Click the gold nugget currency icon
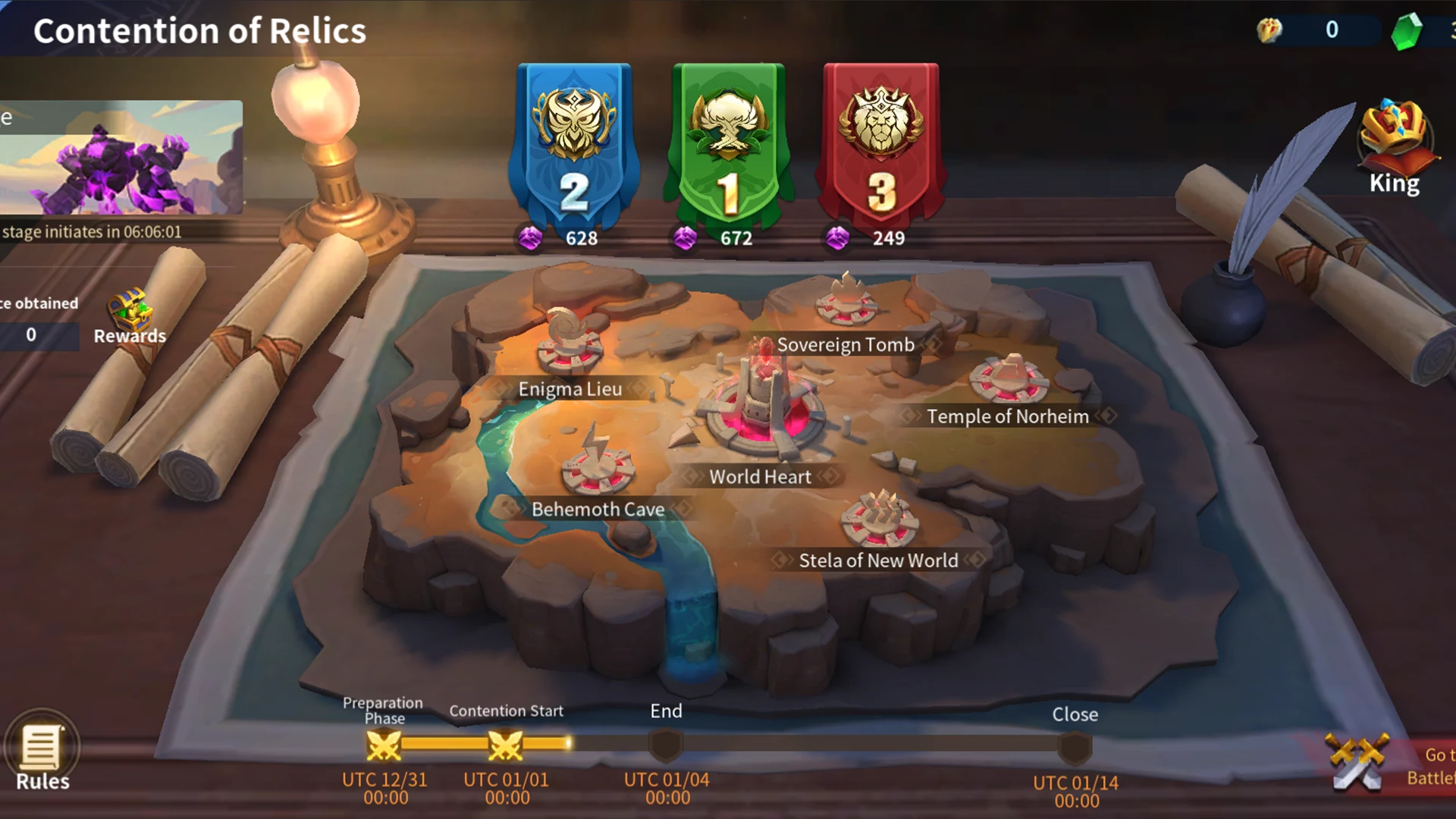Screen dimensions: 1456x819 (x=1269, y=30)
